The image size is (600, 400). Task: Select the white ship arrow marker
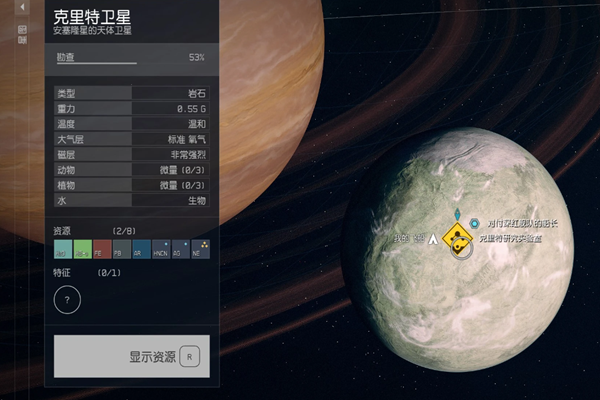433,239
